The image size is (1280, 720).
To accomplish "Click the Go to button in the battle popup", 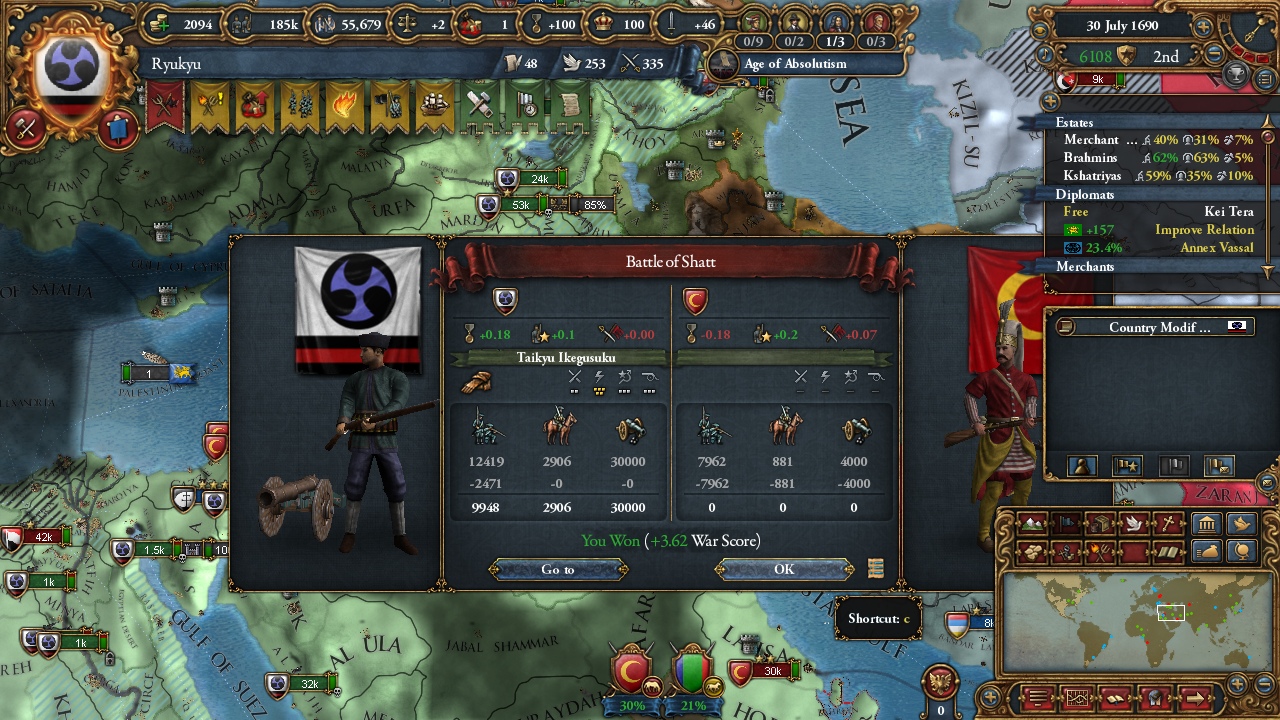I will tap(557, 569).
